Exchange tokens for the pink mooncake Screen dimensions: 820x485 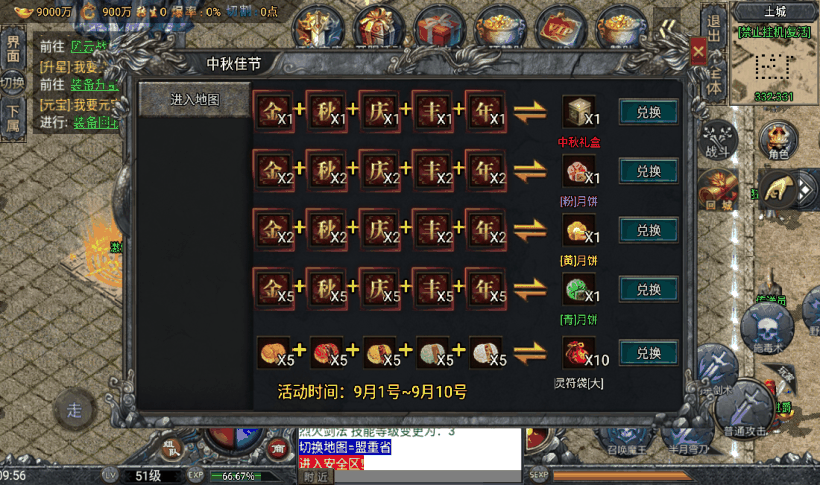pyautogui.click(x=648, y=171)
